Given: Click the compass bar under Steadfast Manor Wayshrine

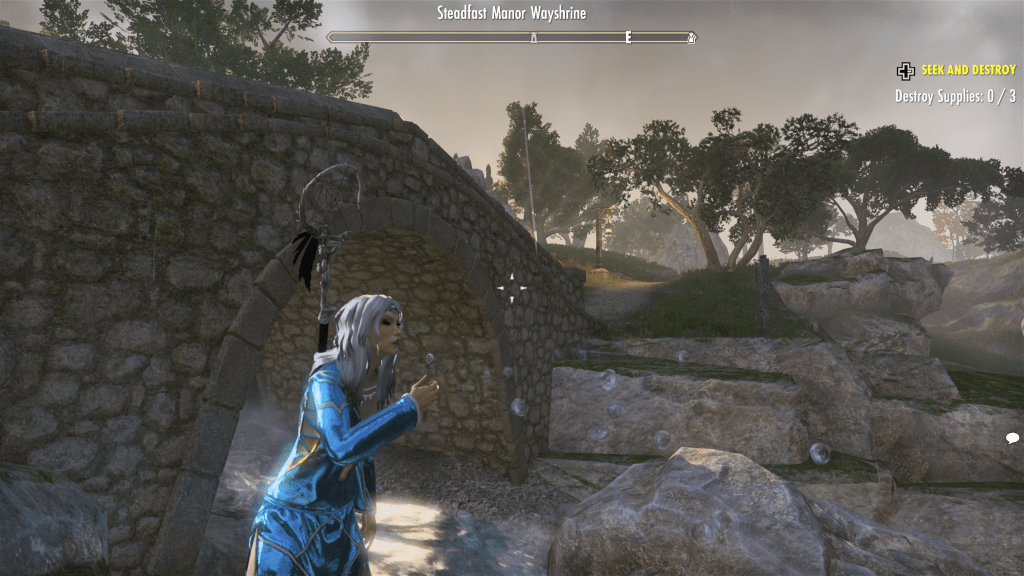Looking at the screenshot, I should click(x=512, y=38).
